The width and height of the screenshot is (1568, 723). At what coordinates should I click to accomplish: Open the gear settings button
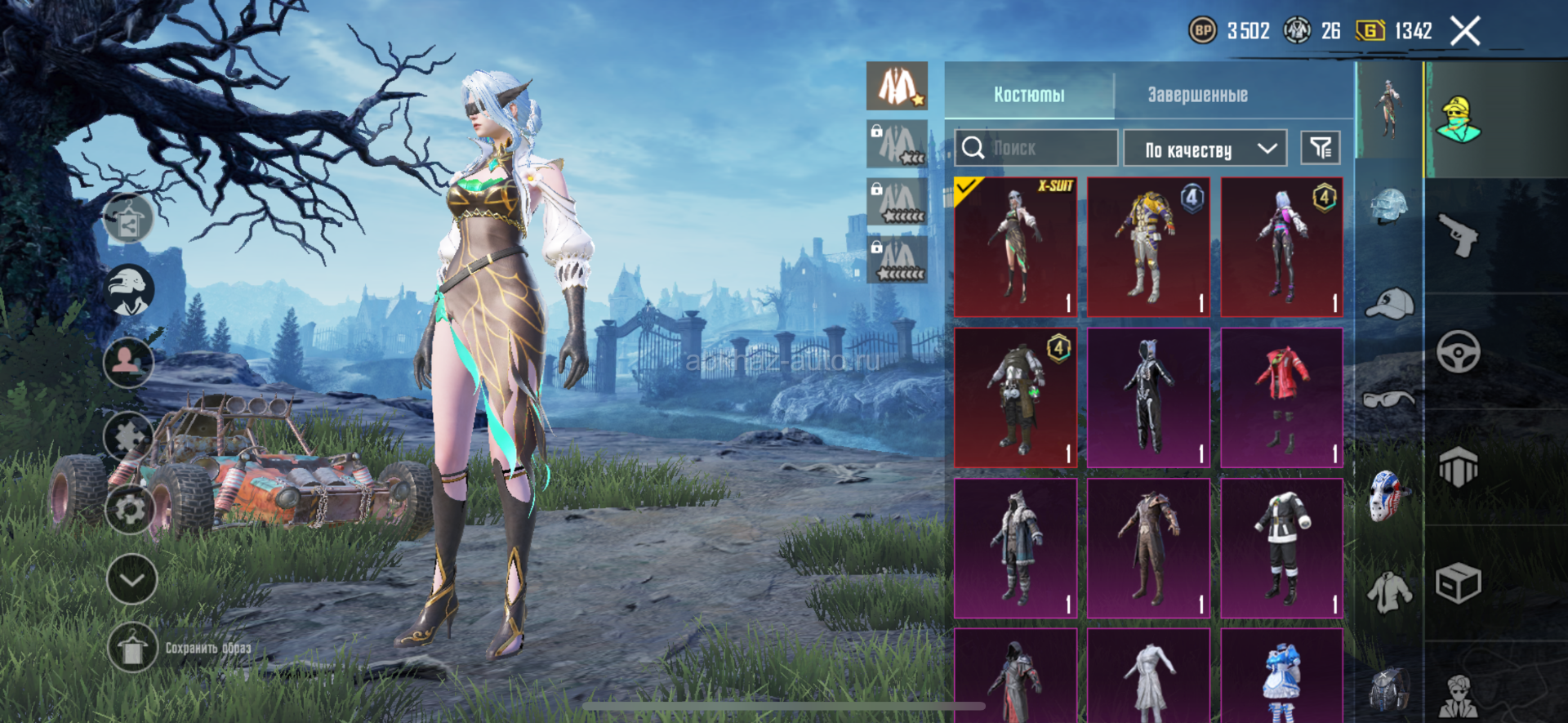[x=130, y=510]
